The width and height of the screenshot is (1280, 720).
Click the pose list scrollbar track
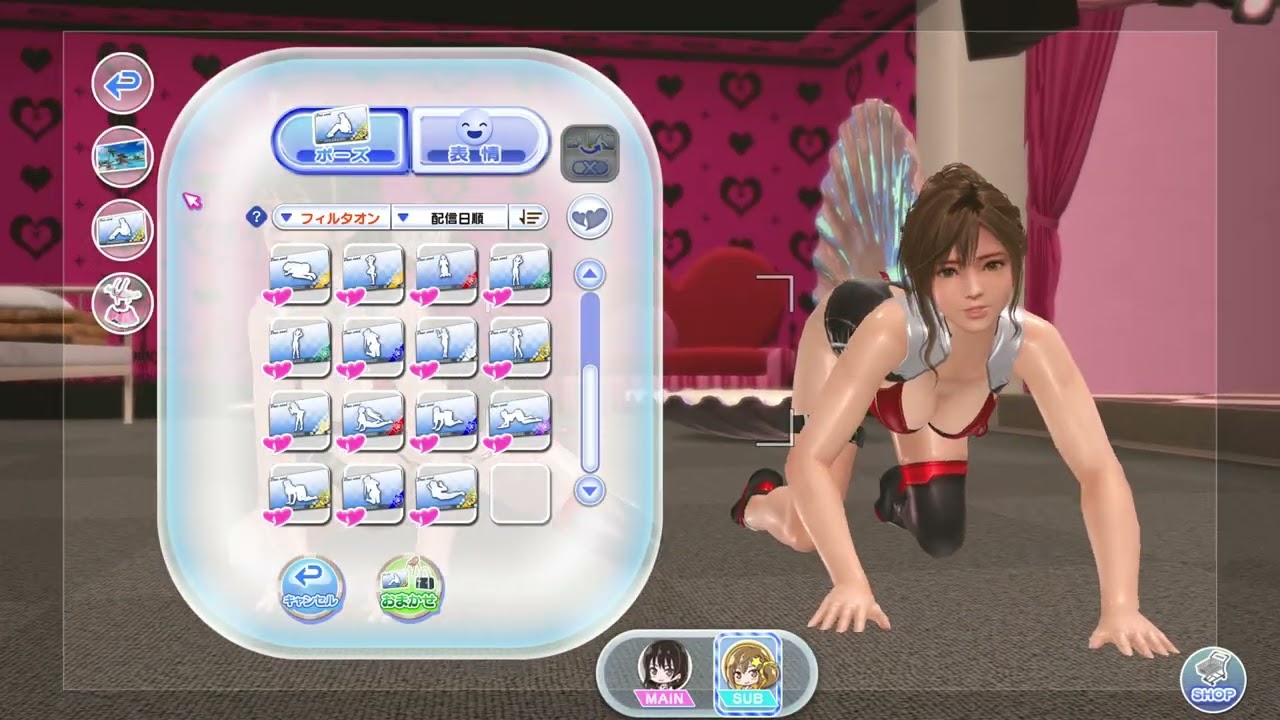tap(590, 420)
